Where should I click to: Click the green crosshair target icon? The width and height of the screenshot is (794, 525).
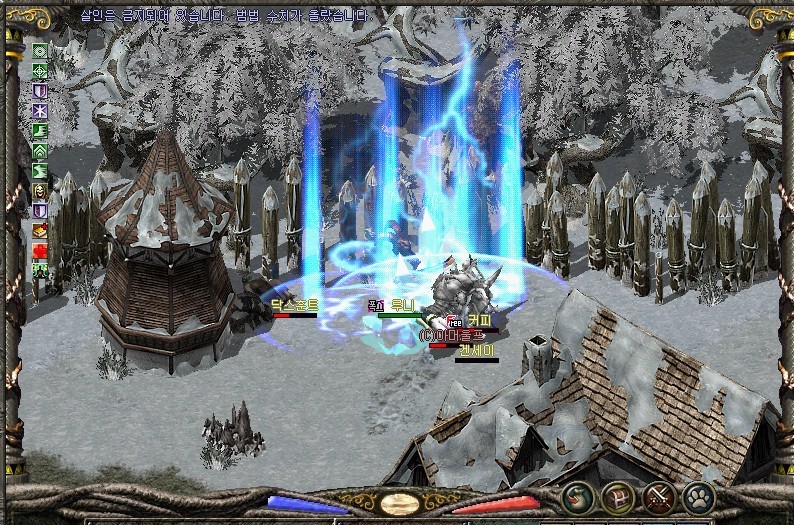[x=40, y=70]
